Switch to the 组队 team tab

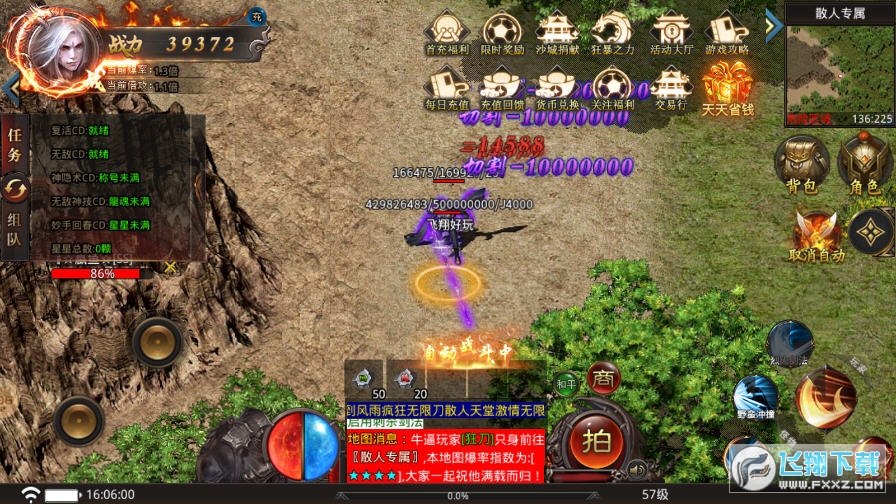coord(14,230)
